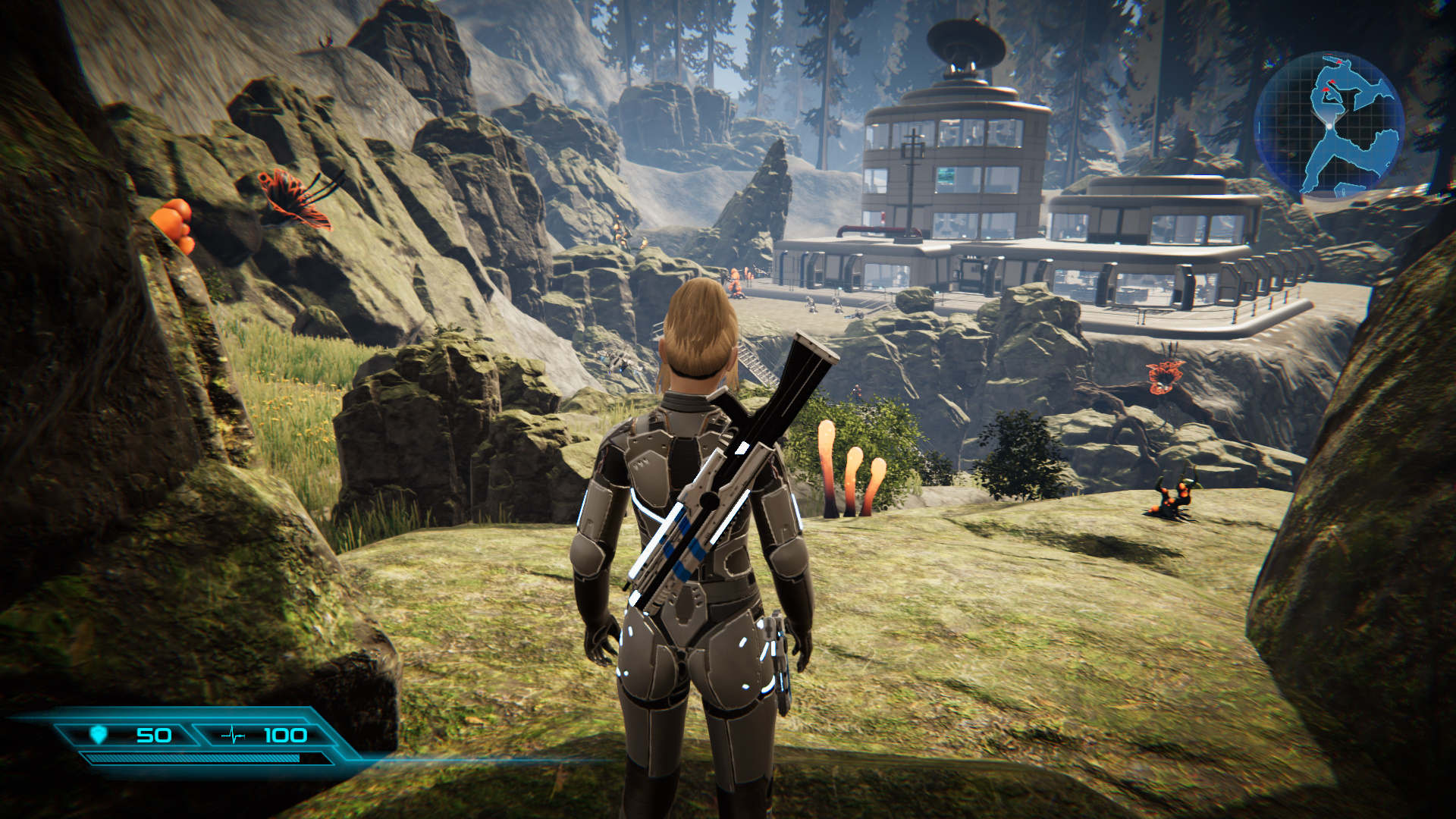1456x819 pixels.
Task: Click the circular minimap radar
Action: (1329, 124)
